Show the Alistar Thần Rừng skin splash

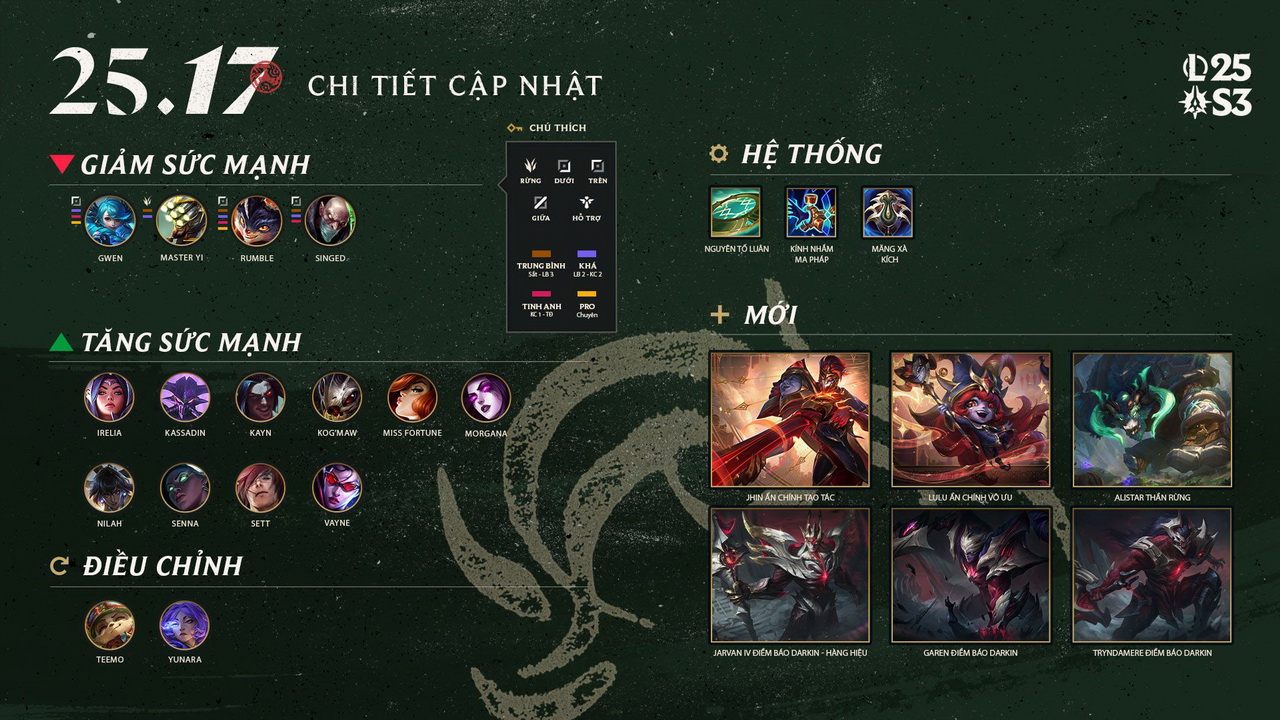(x=1152, y=419)
